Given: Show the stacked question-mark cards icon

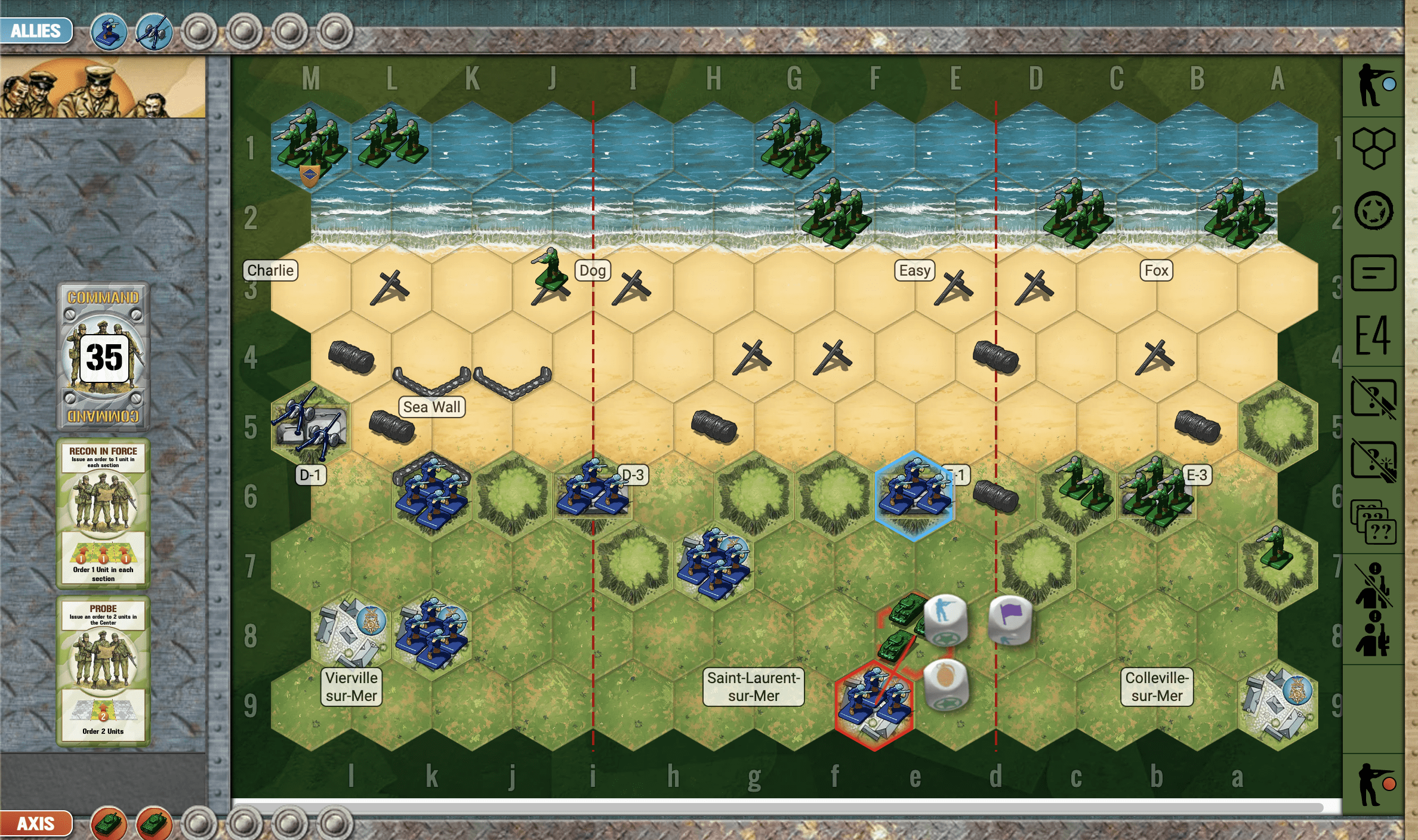Looking at the screenshot, I should 1373,522.
